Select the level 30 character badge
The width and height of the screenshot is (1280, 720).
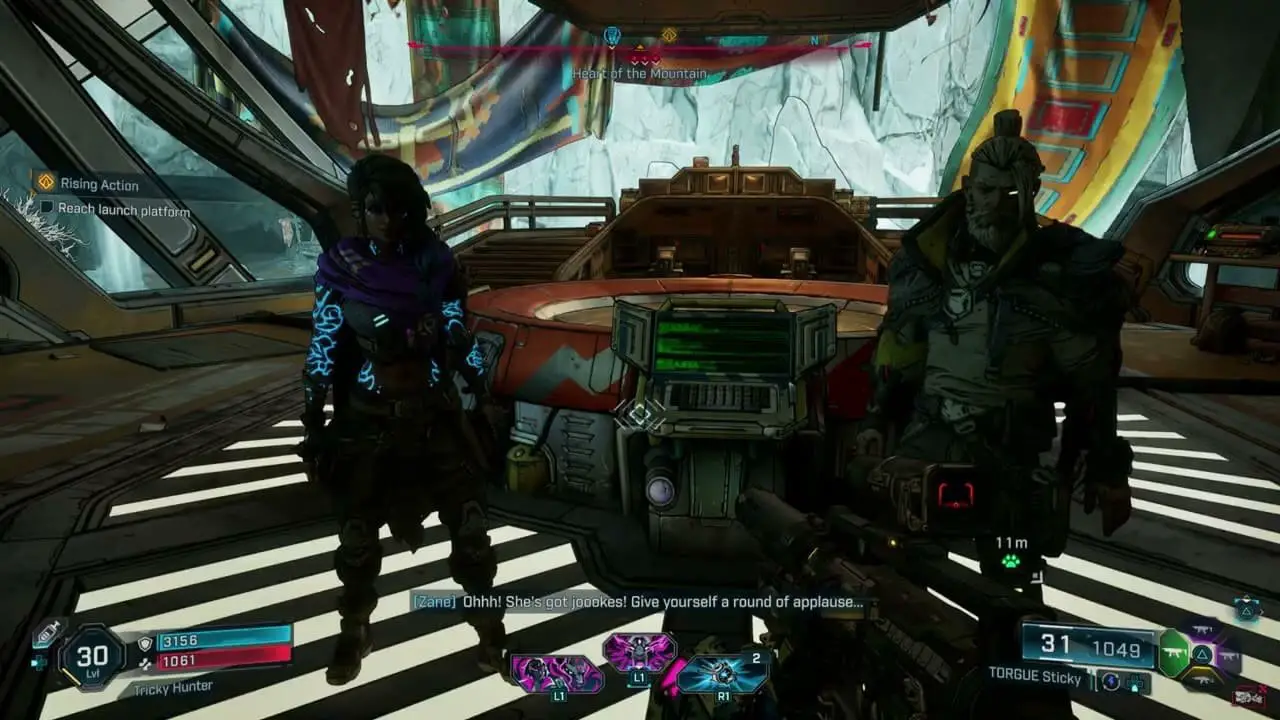pyautogui.click(x=91, y=658)
